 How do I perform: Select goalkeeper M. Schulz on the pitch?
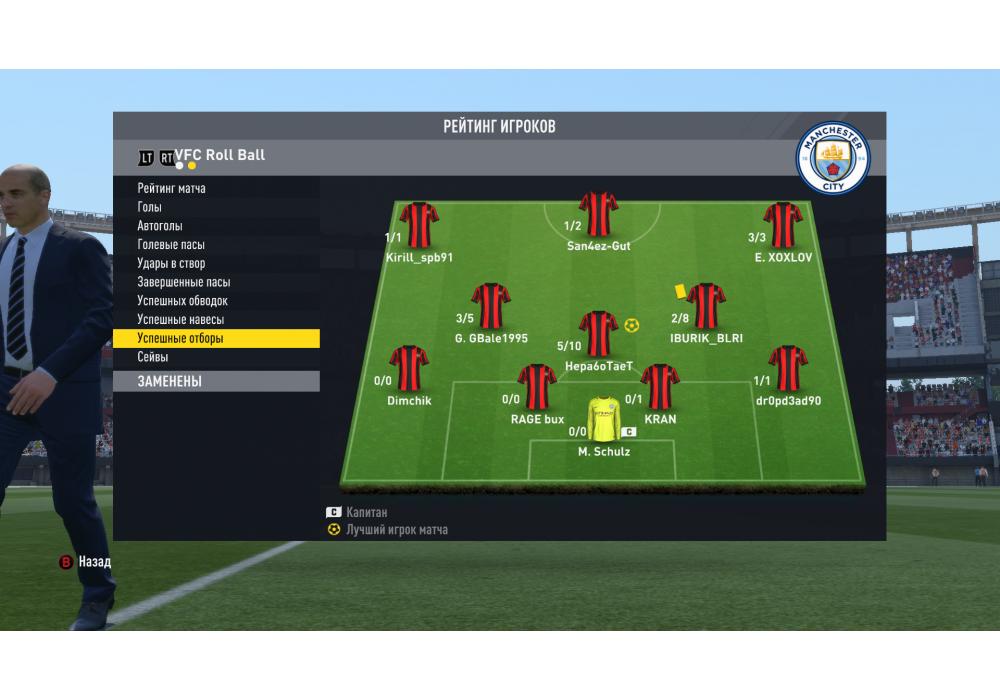click(x=604, y=421)
